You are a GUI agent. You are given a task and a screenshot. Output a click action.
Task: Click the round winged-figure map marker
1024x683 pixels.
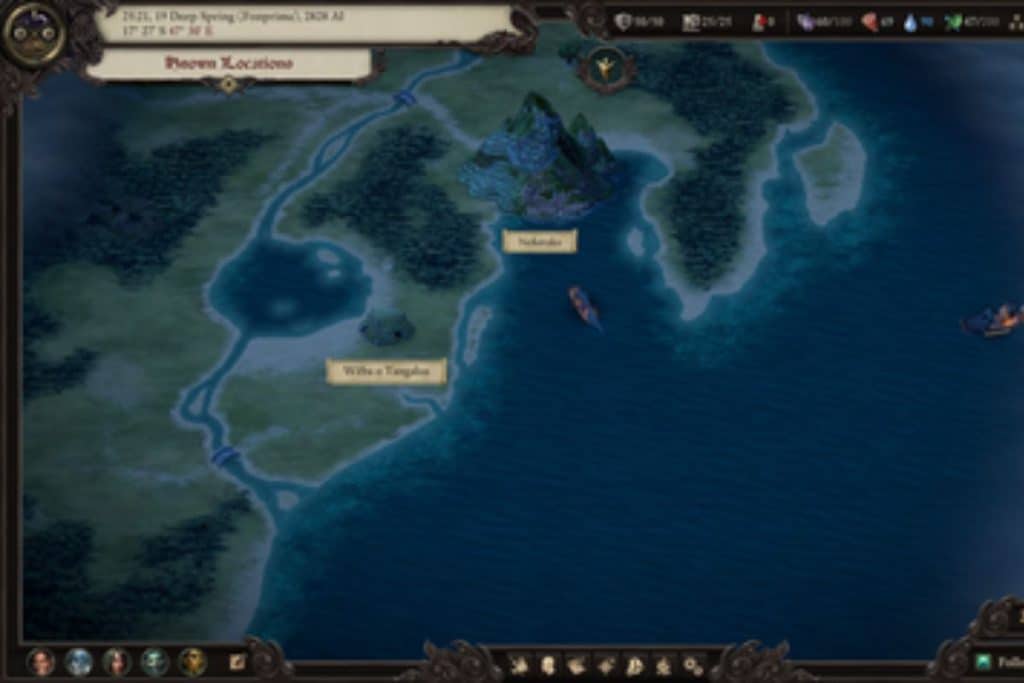pos(606,67)
